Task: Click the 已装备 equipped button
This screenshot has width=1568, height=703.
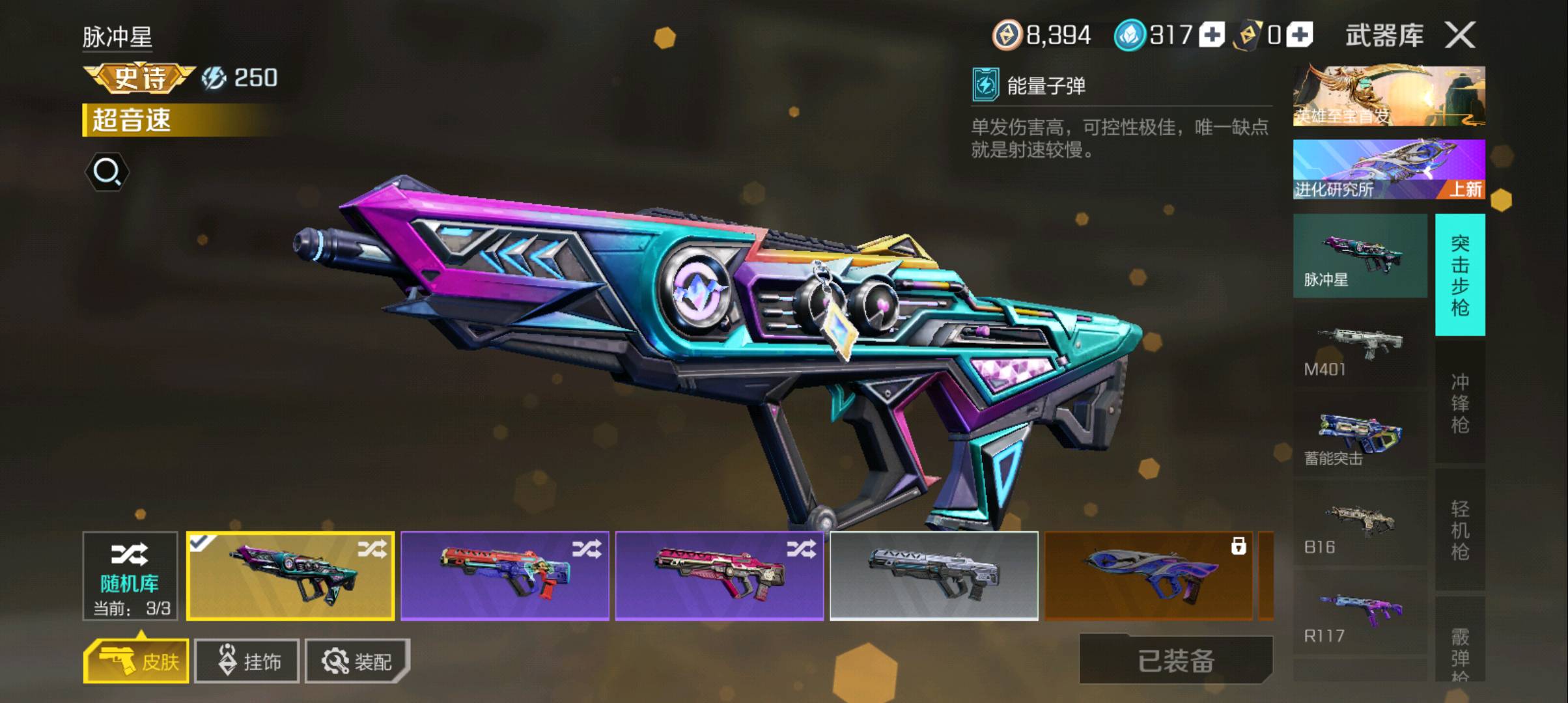Action: (x=1176, y=661)
